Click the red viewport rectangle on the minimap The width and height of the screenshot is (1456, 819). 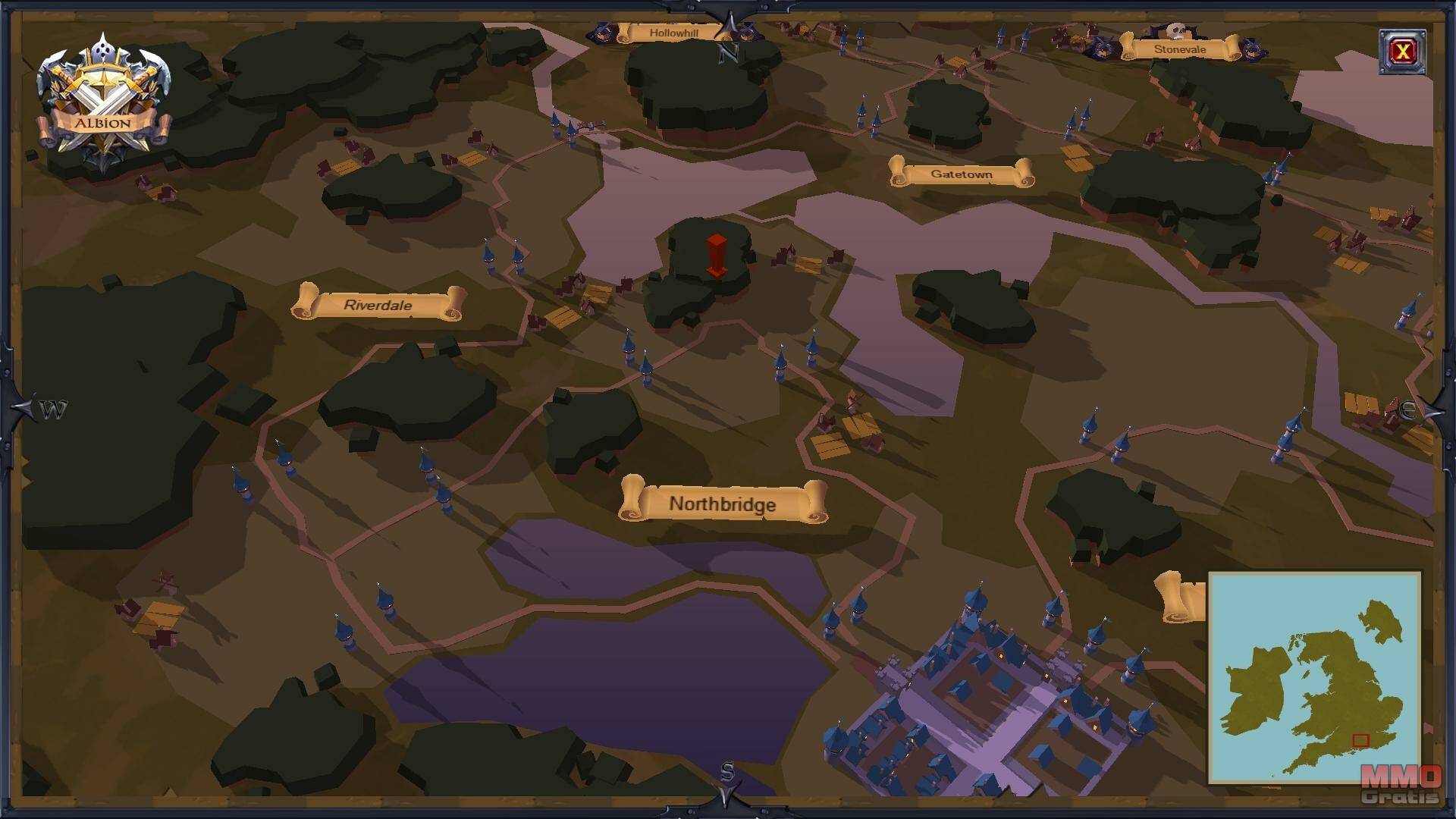click(x=1360, y=741)
